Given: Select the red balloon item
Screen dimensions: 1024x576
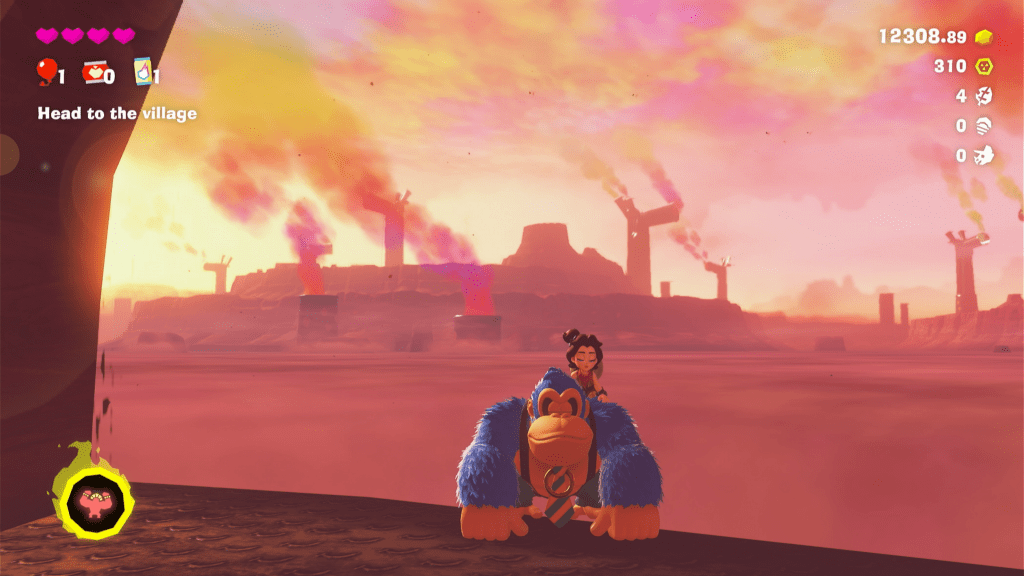Looking at the screenshot, I should click(x=46, y=72).
